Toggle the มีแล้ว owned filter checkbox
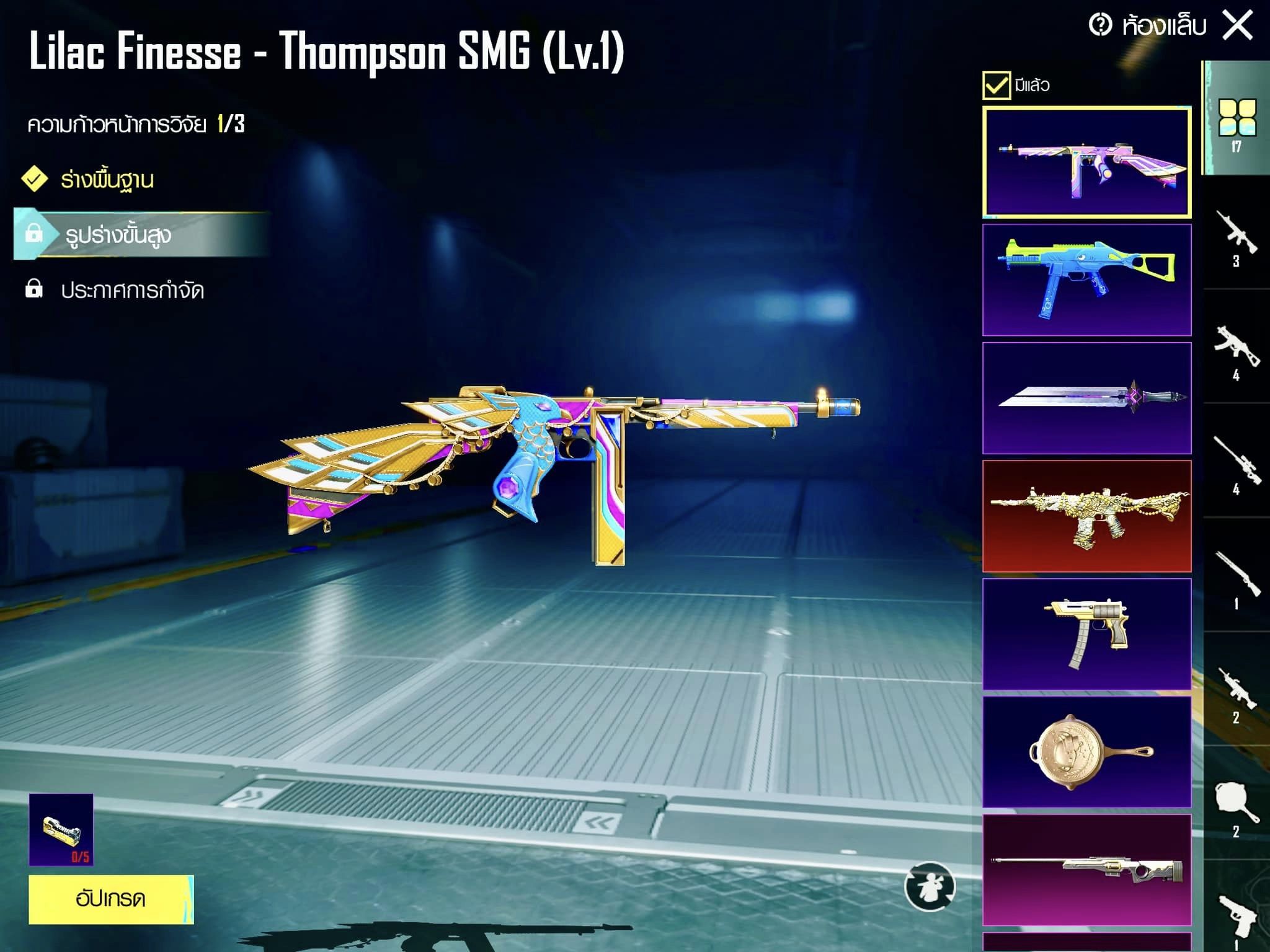Screen dimensions: 1270x952 point(996,85)
